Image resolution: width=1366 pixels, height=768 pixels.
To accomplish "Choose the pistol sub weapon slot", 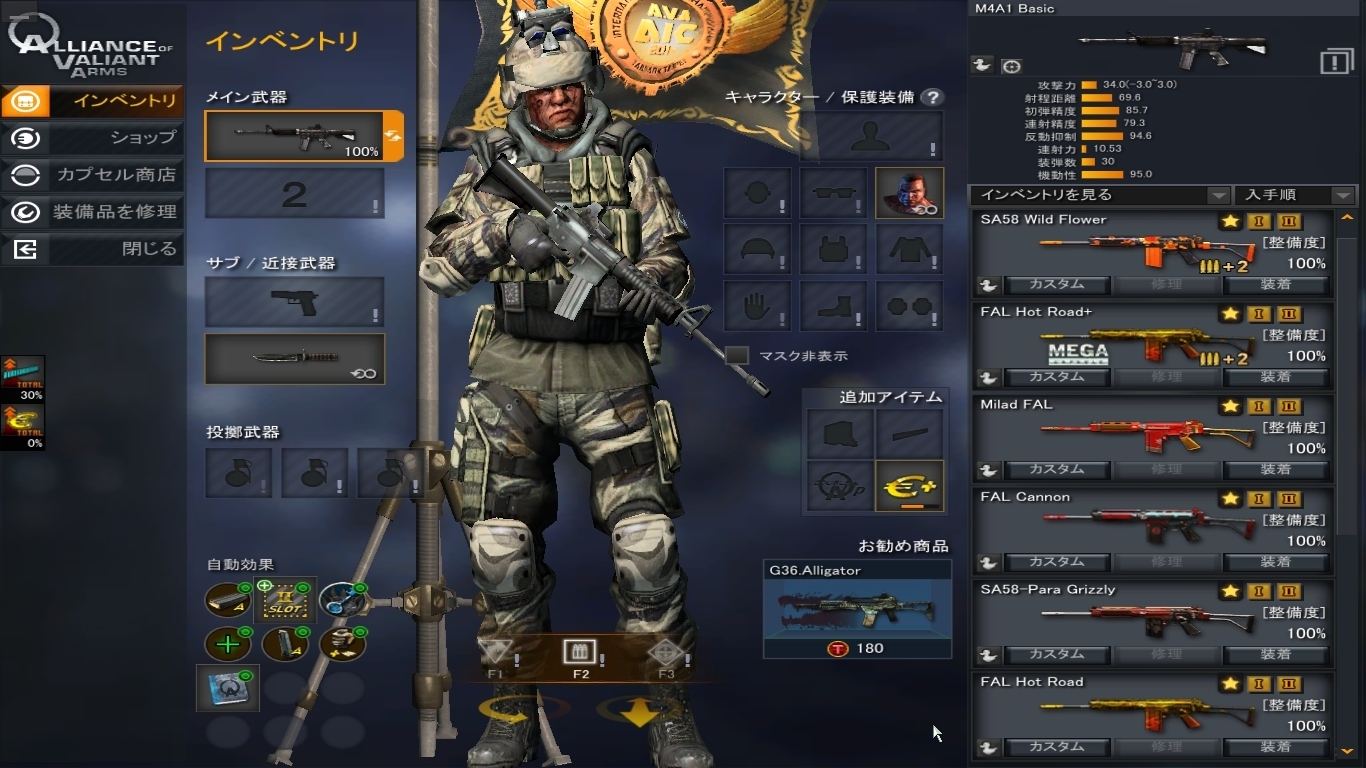I will coord(294,302).
